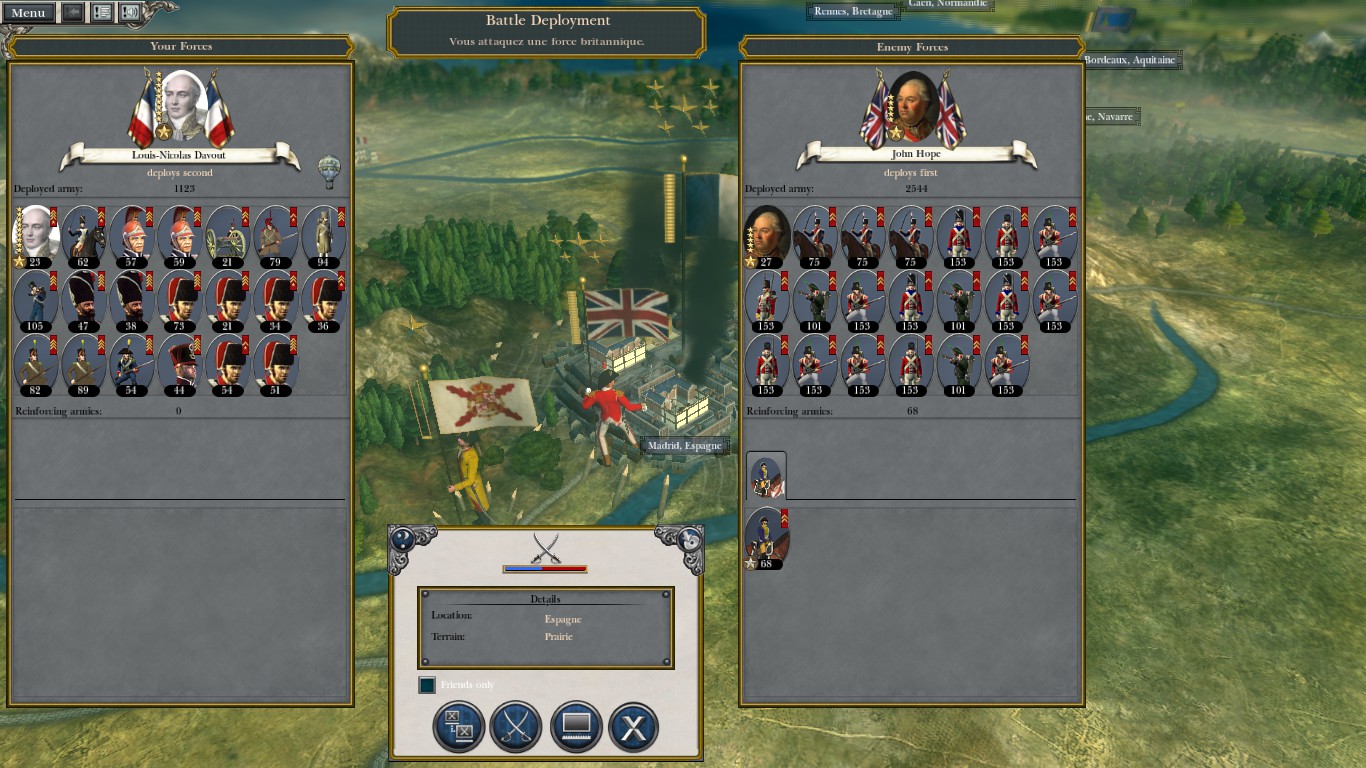Cancel the attack with the X button
1366x768 pixels.
(x=633, y=726)
